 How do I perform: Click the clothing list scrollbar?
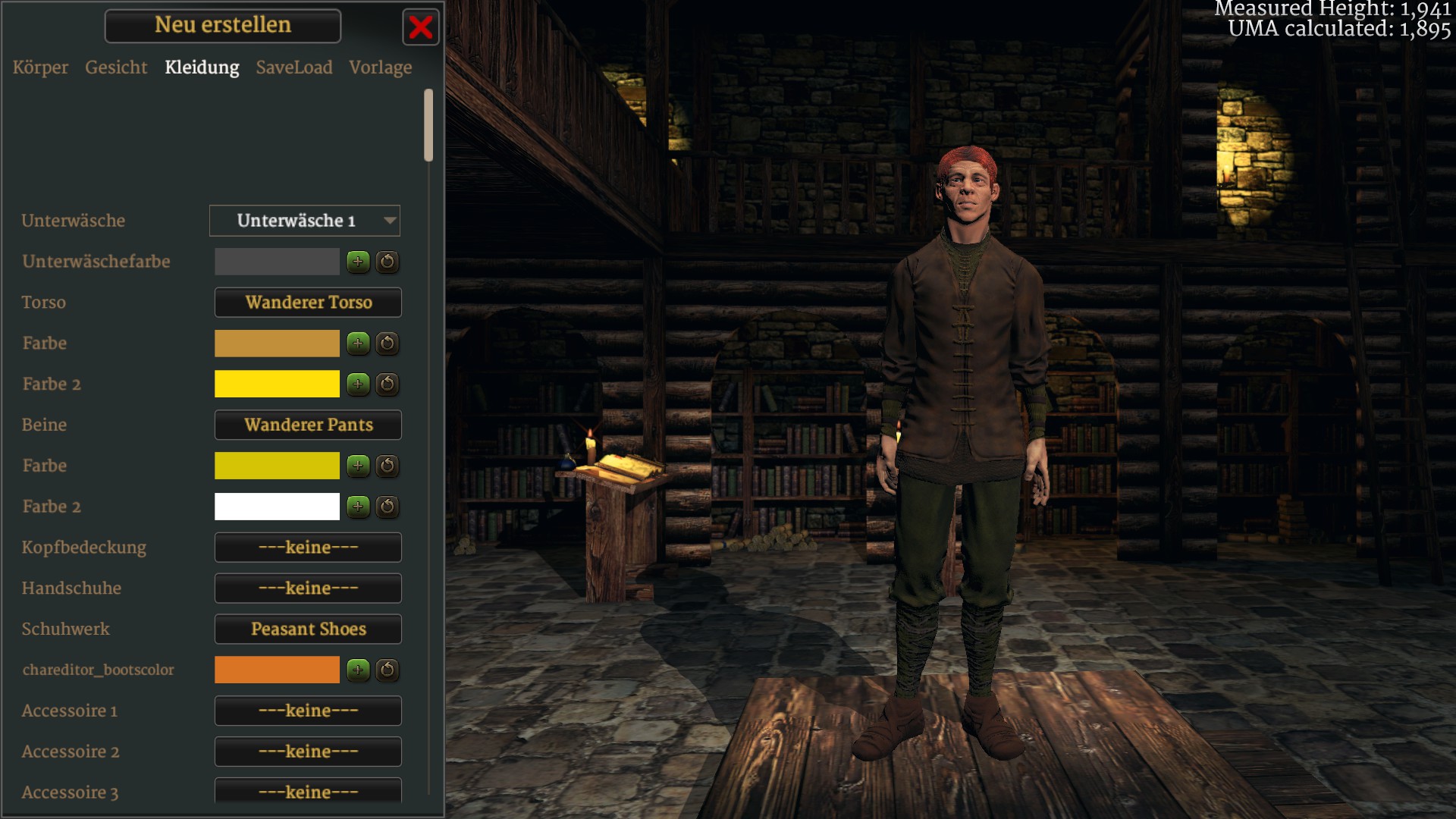point(428,125)
